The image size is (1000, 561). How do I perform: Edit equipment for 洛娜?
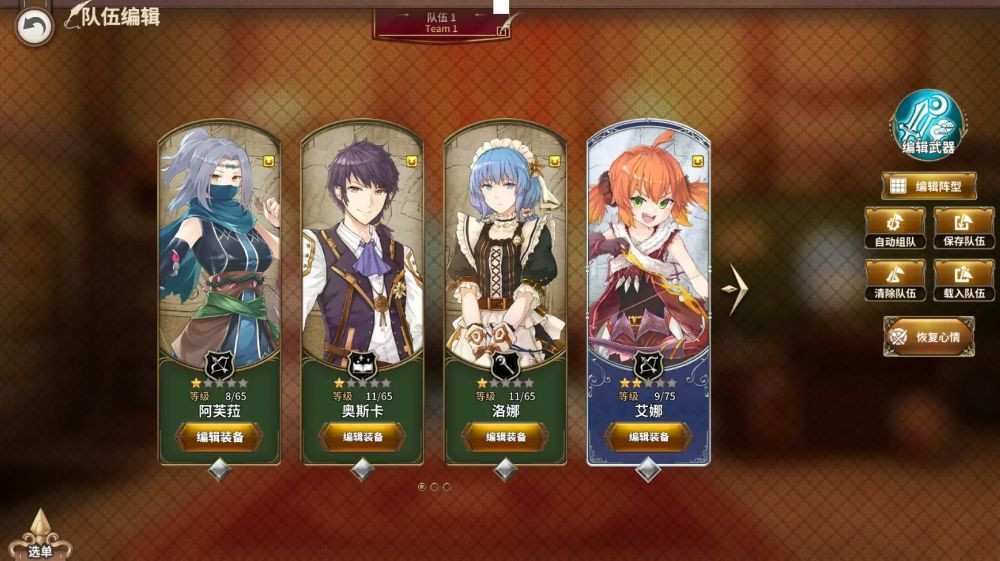(505, 437)
